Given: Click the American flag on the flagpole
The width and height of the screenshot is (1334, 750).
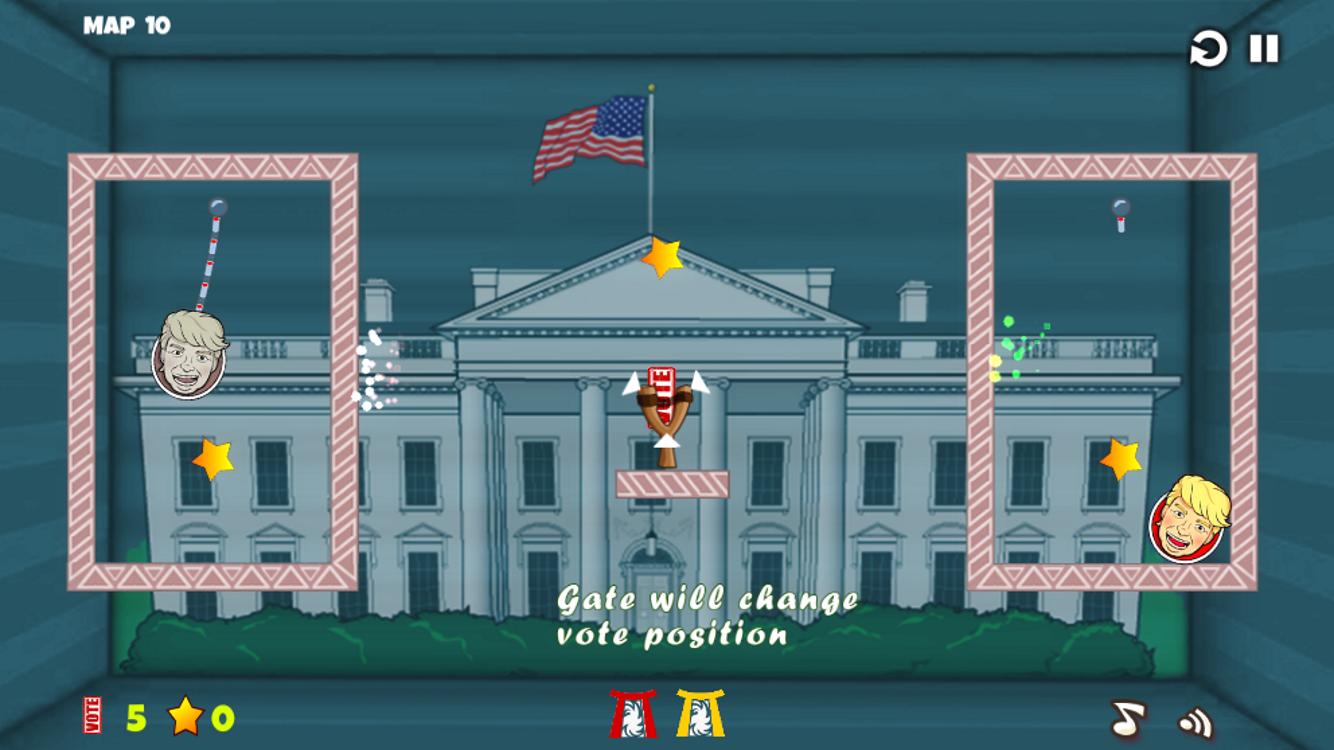Looking at the screenshot, I should coord(590,135).
